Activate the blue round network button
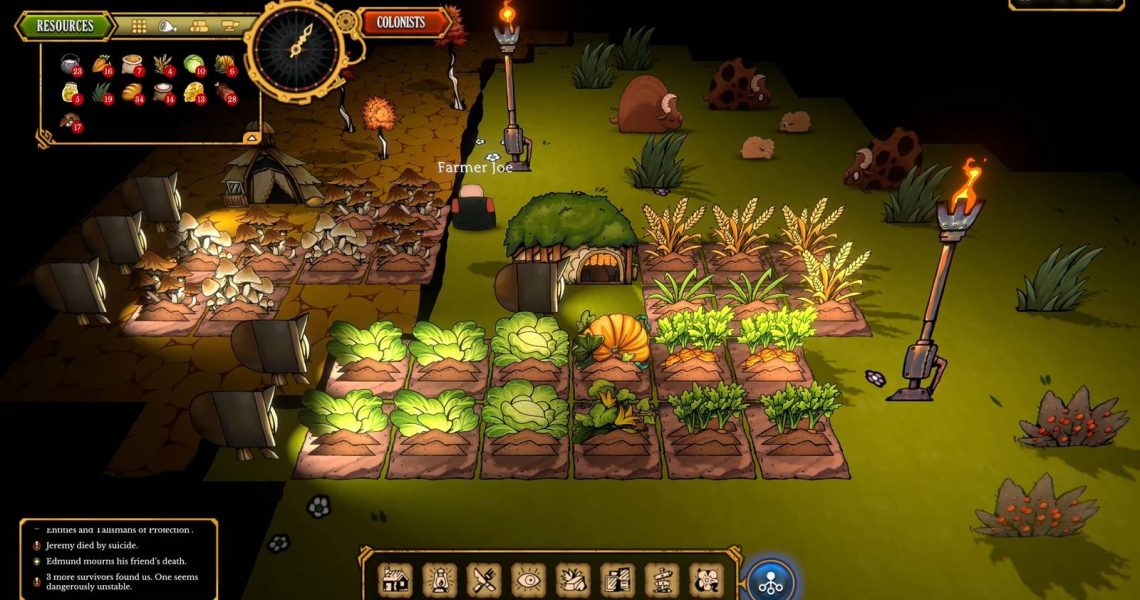This screenshot has width=1140, height=600. pos(771,582)
